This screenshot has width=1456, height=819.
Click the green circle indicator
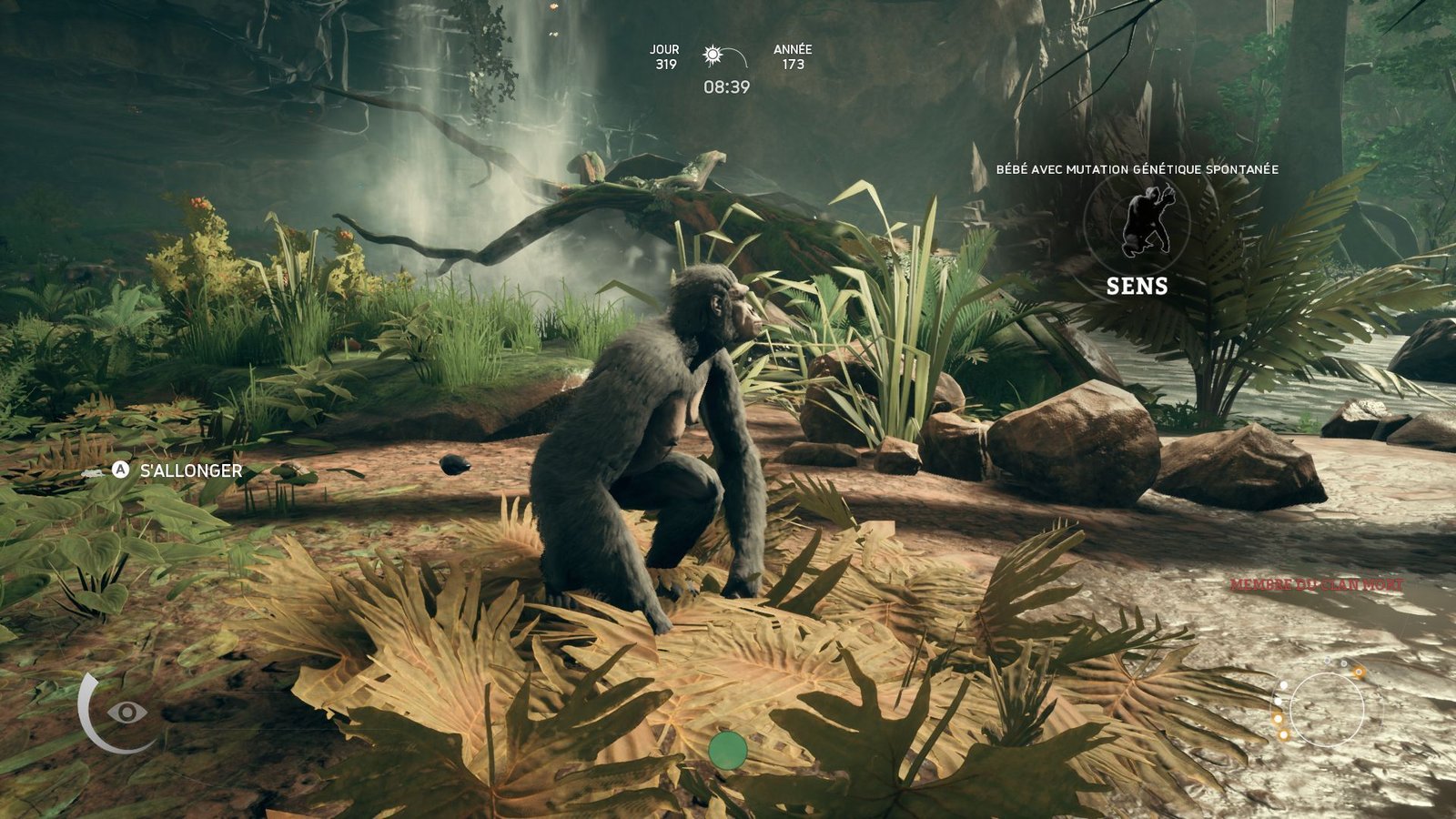[727, 750]
